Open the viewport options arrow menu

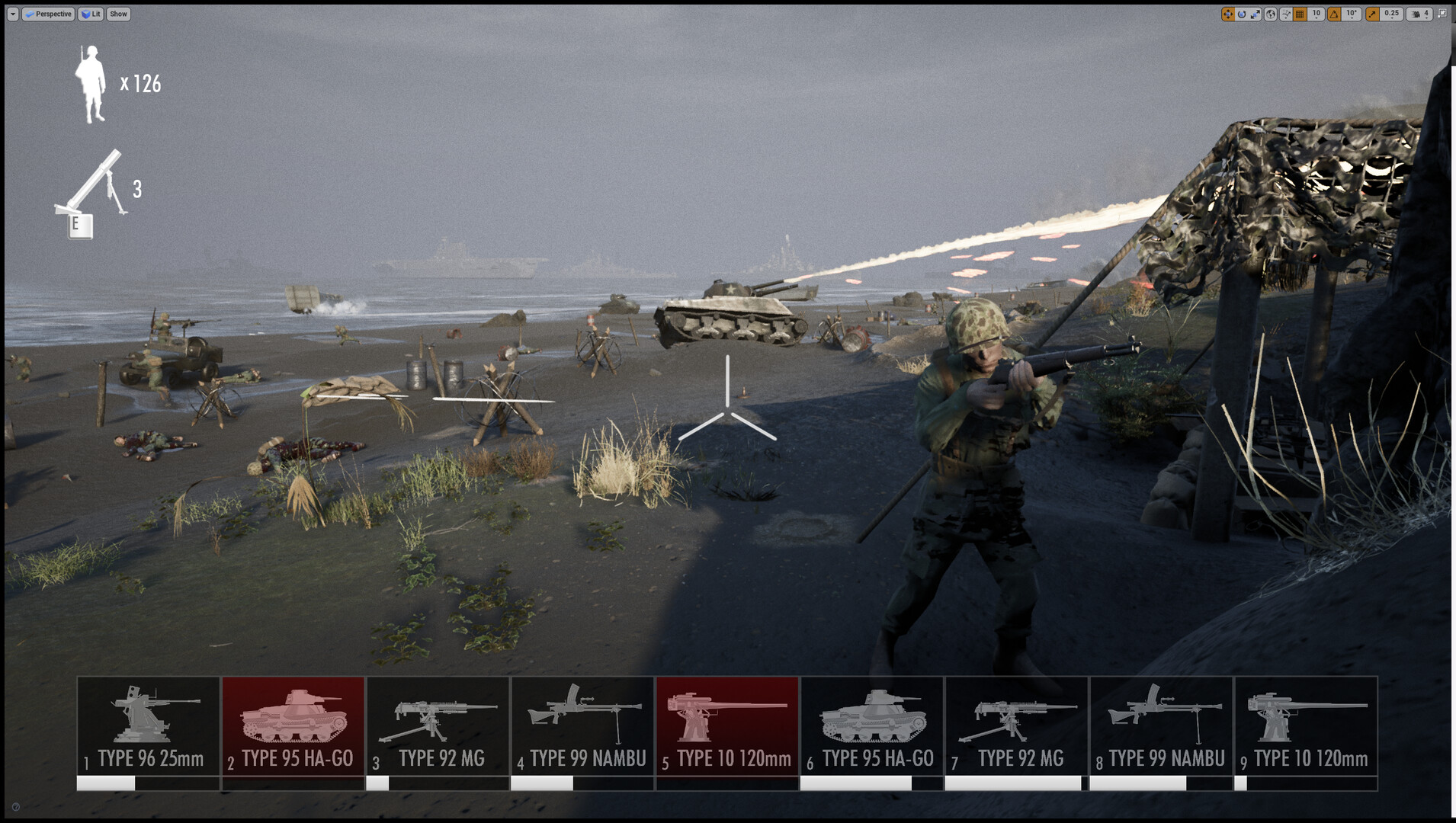pyautogui.click(x=14, y=14)
